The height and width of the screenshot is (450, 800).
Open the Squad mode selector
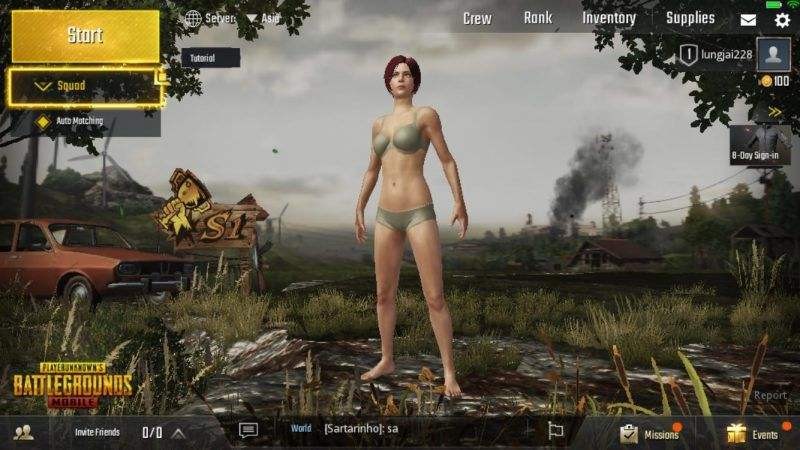point(84,87)
